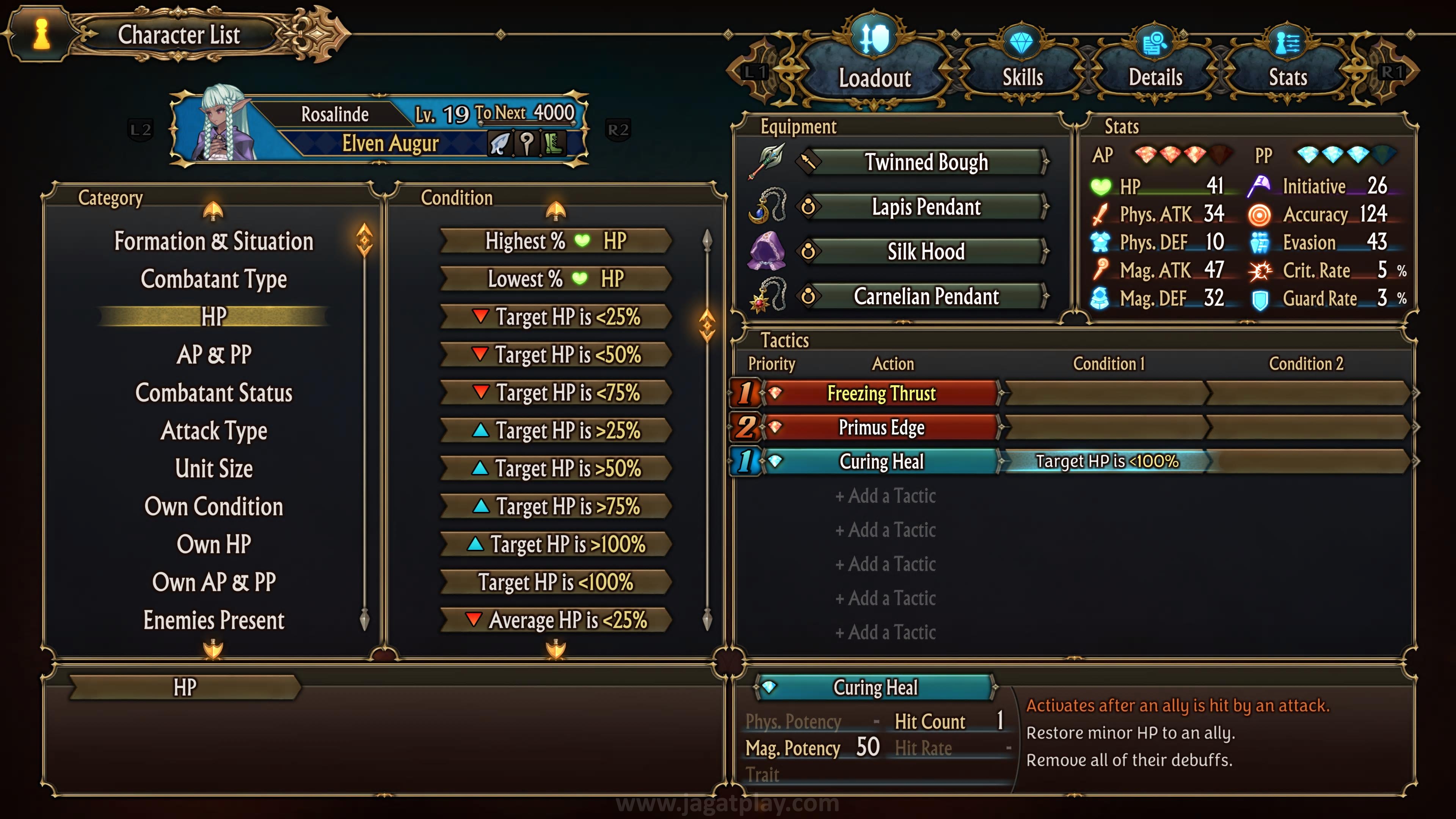Open the AP & PP category
This screenshot has height=819, width=1456.
(x=213, y=355)
